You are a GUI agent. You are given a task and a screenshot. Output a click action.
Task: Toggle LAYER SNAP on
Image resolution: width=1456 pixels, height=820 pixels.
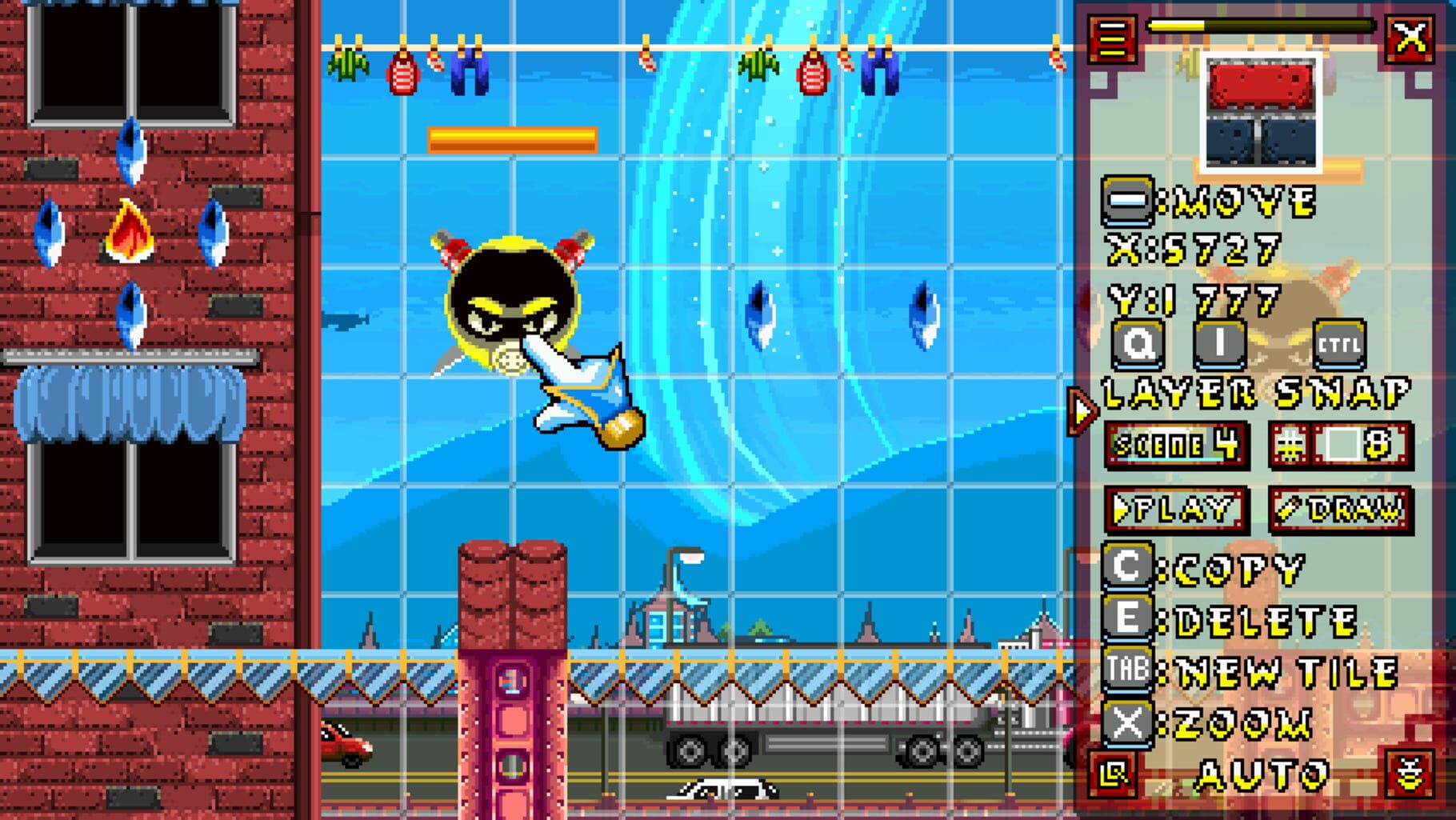(1254, 391)
